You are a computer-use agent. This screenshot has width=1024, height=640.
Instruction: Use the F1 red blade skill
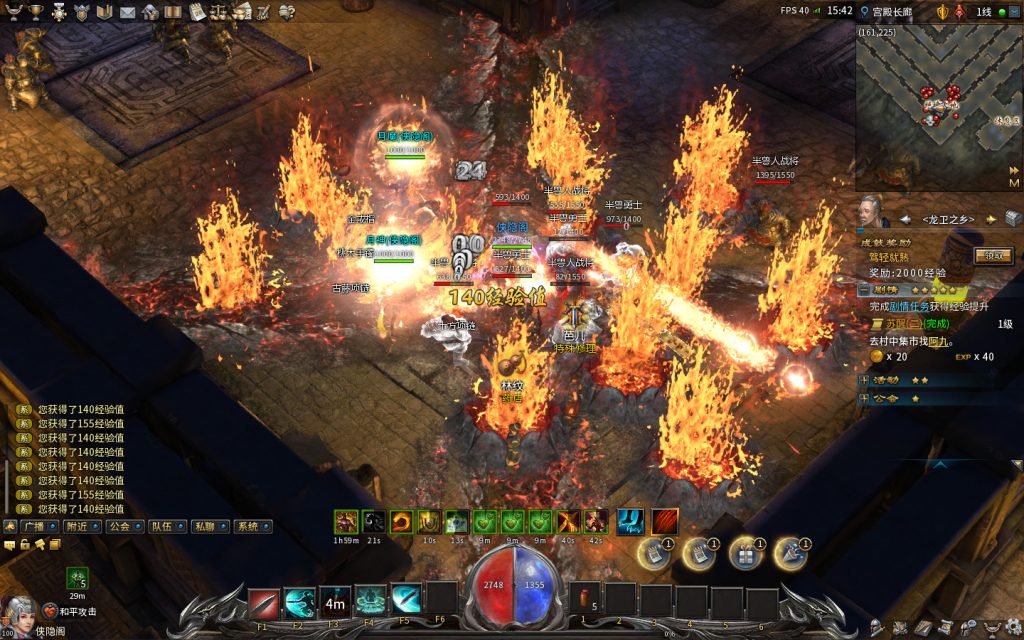tap(263, 601)
